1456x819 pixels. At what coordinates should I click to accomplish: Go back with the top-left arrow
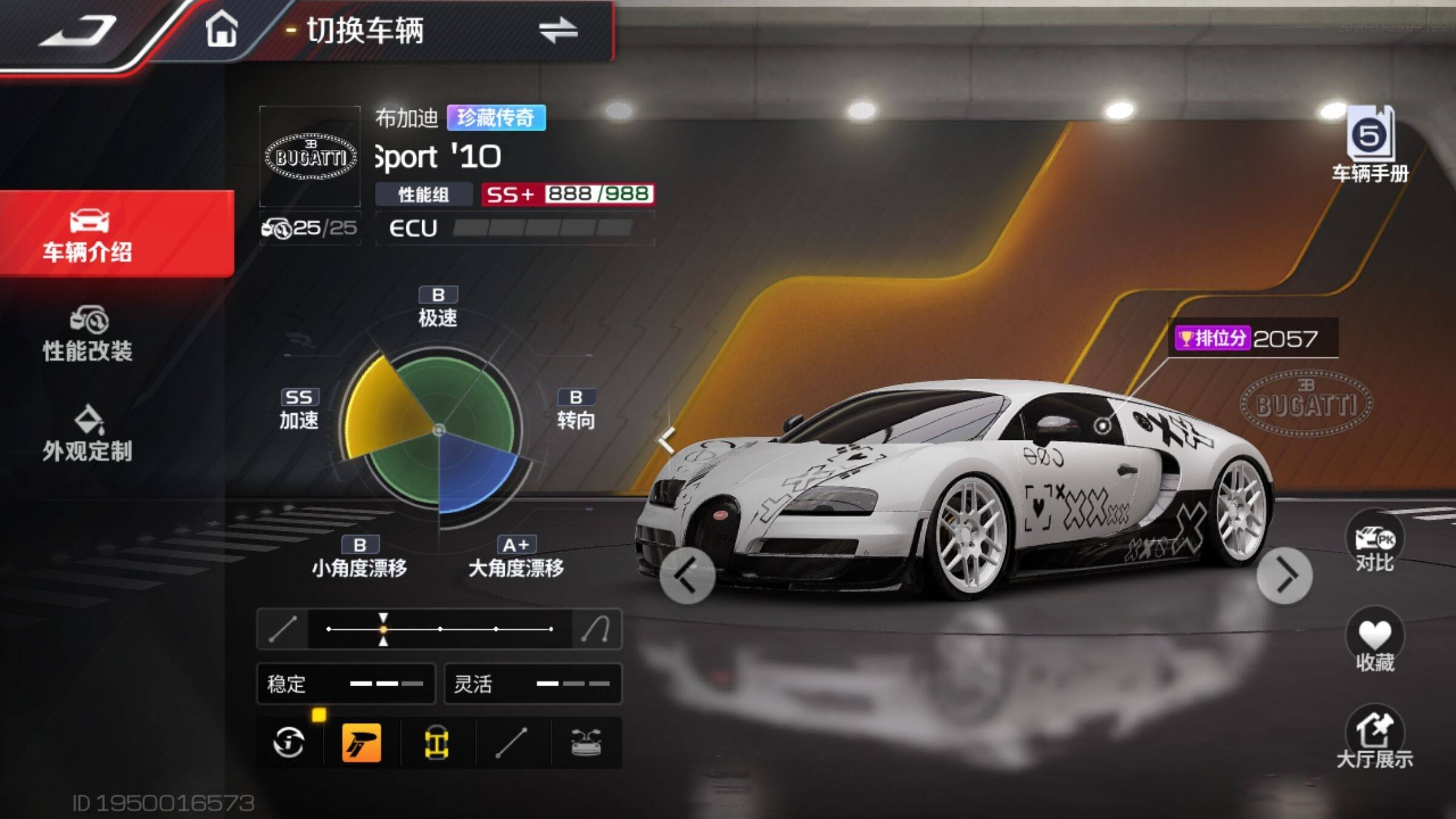(79, 30)
